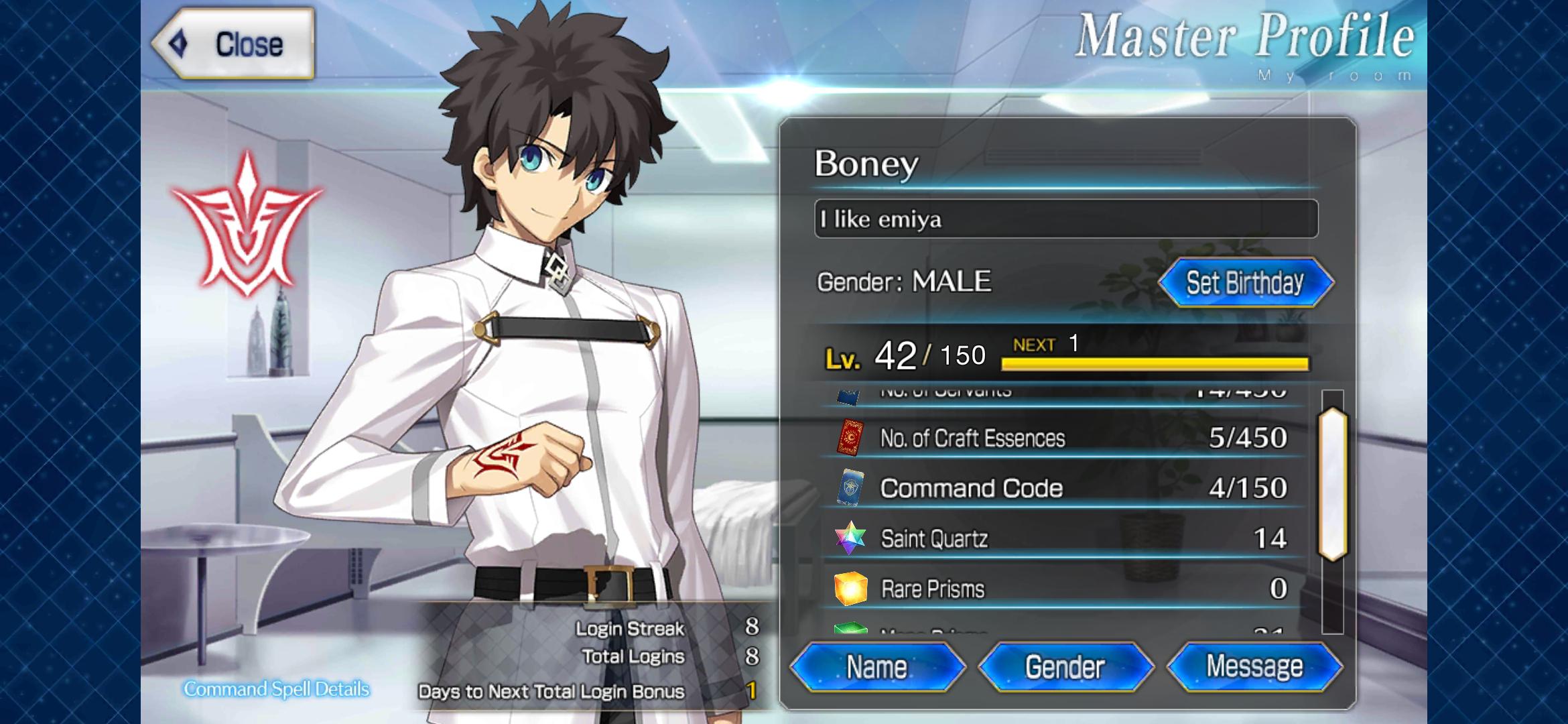This screenshot has width=1568, height=724.
Task: Click the 'I like emiya' message field
Action: 1065,219
